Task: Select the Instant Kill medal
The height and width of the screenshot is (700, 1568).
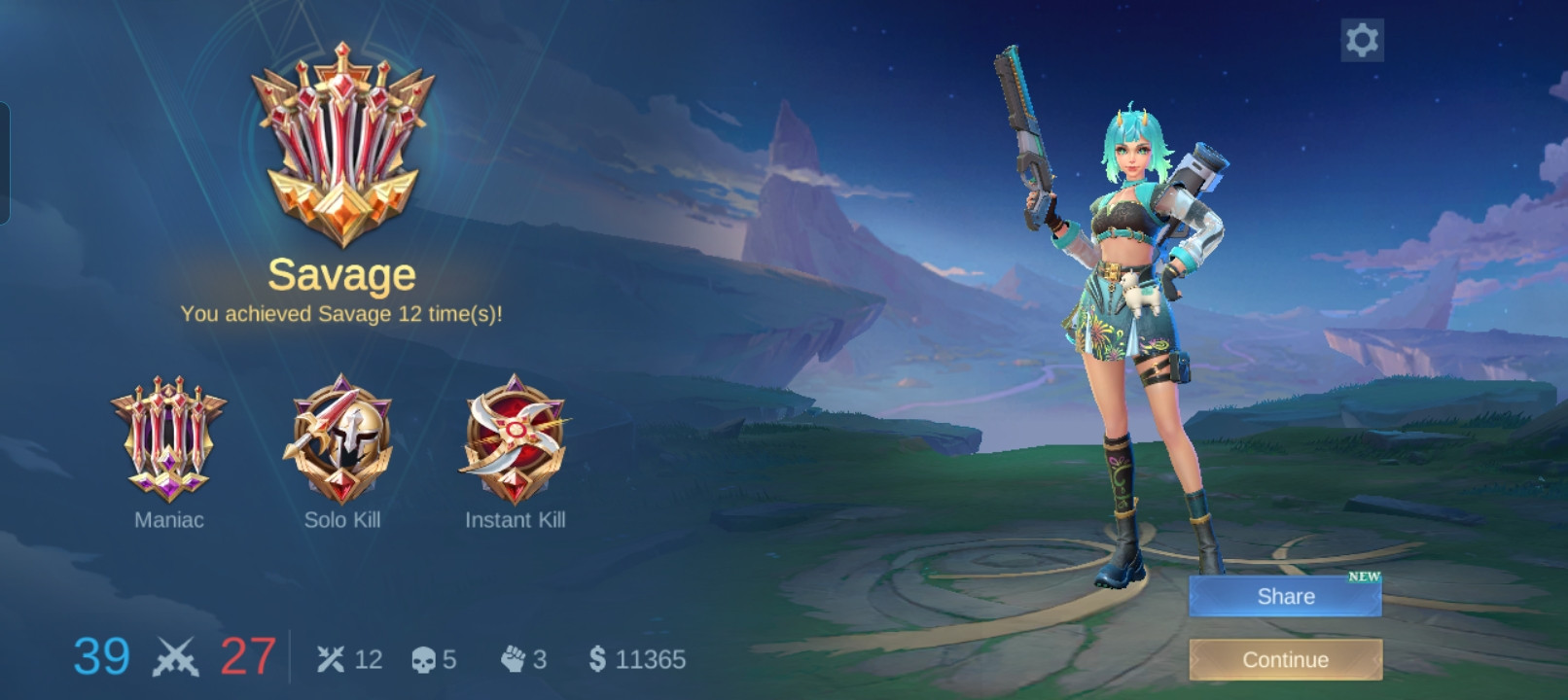Action: [515, 437]
